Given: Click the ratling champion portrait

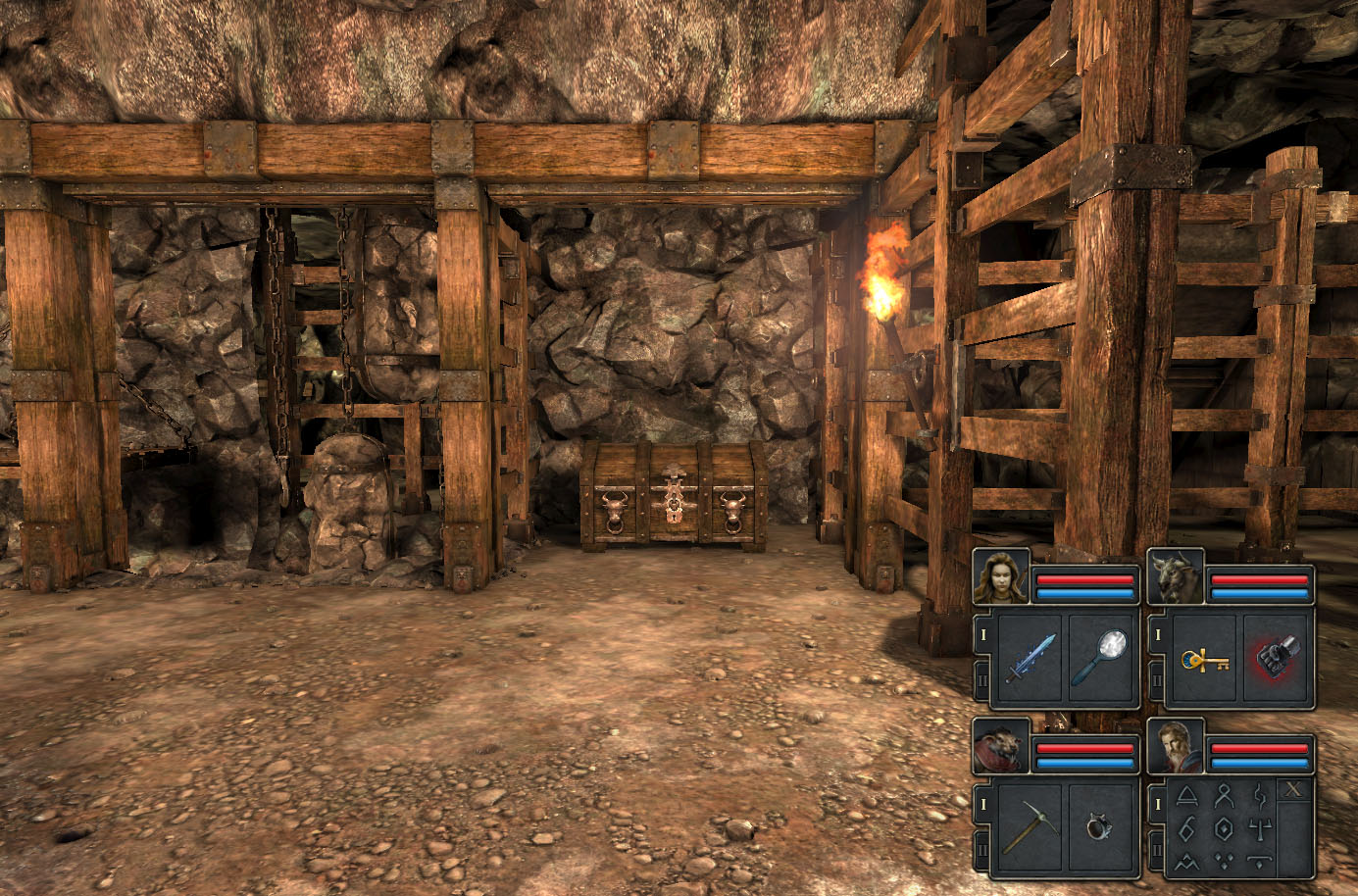Looking at the screenshot, I should 1001,747.
